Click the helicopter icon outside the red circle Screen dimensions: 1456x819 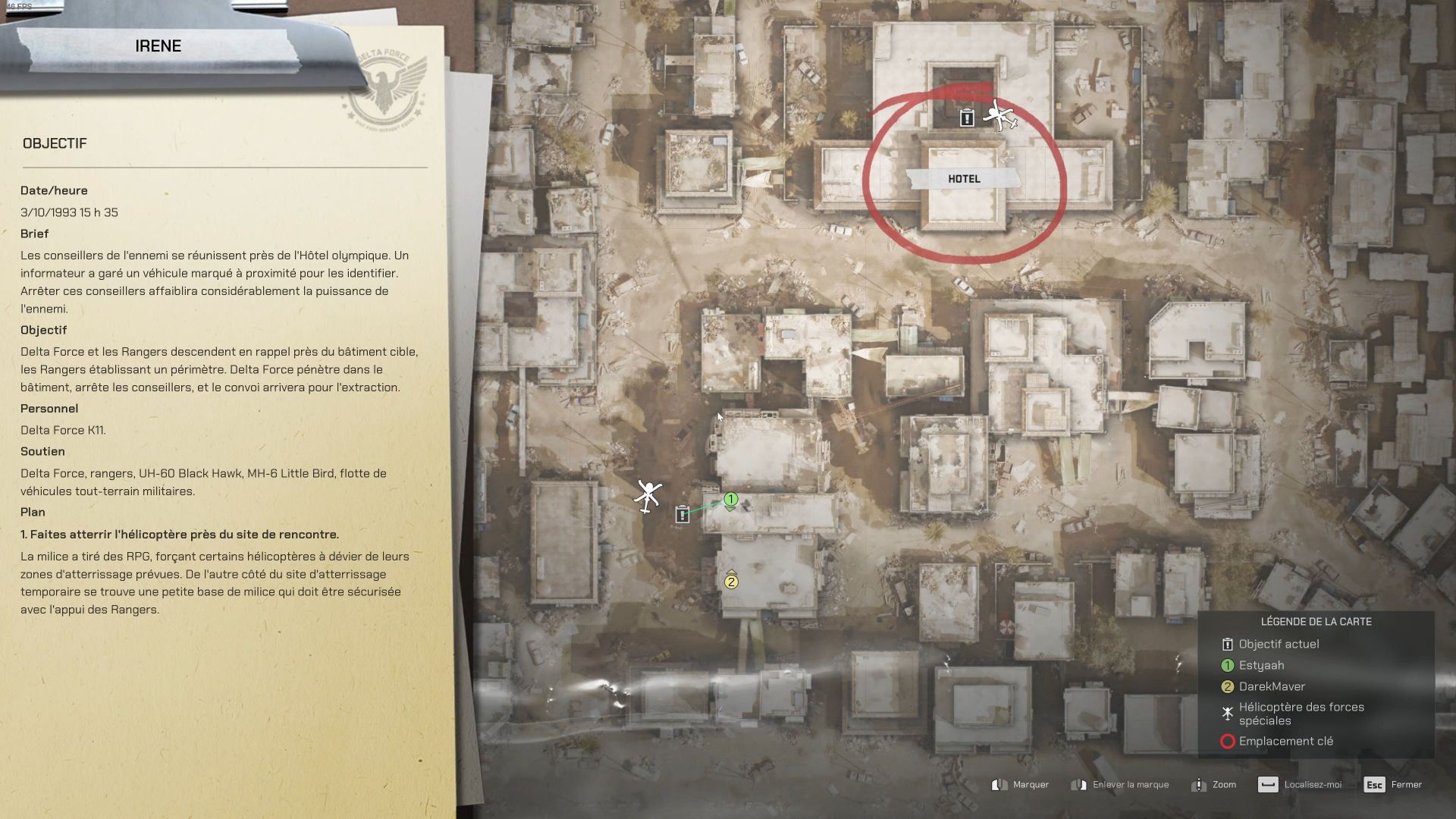point(648,496)
